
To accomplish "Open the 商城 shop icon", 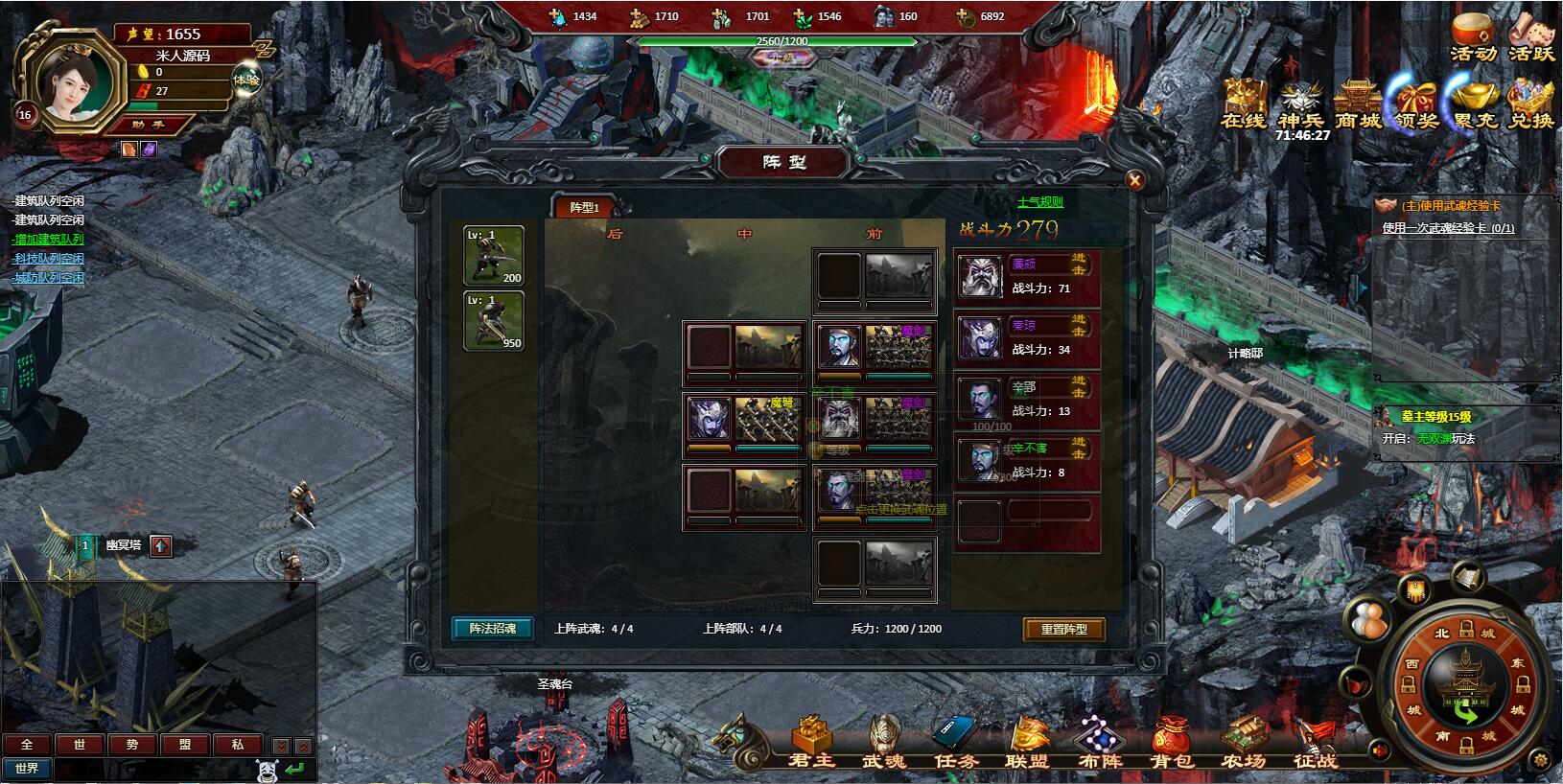I will tap(1358, 104).
